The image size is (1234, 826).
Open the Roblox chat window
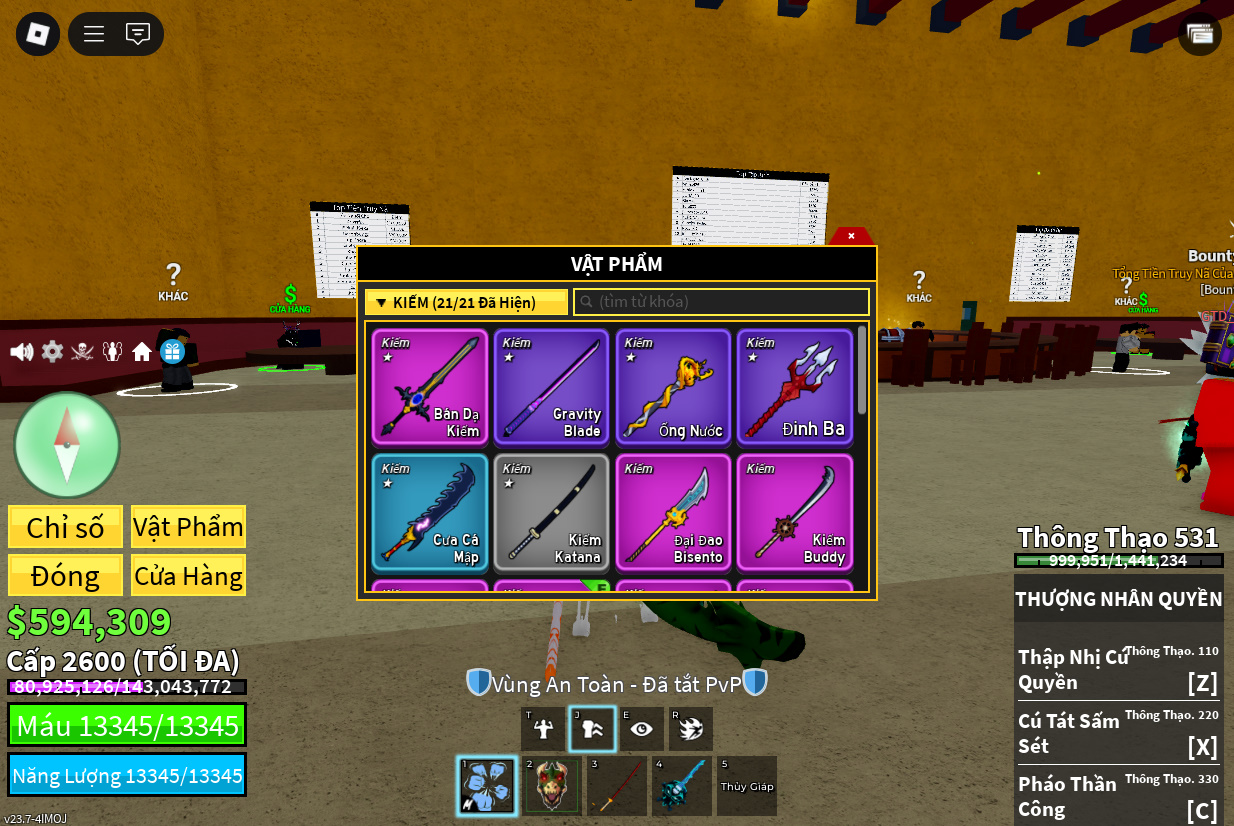pos(138,34)
